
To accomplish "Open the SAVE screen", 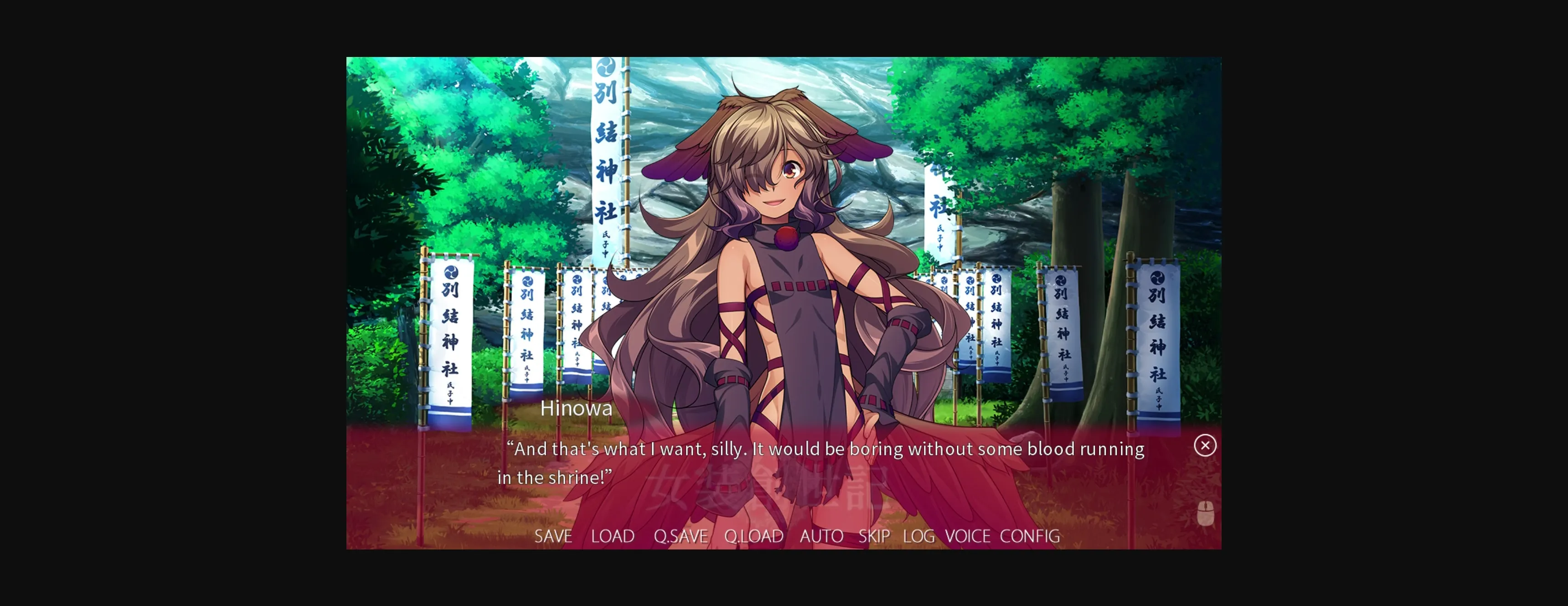I will tap(552, 536).
